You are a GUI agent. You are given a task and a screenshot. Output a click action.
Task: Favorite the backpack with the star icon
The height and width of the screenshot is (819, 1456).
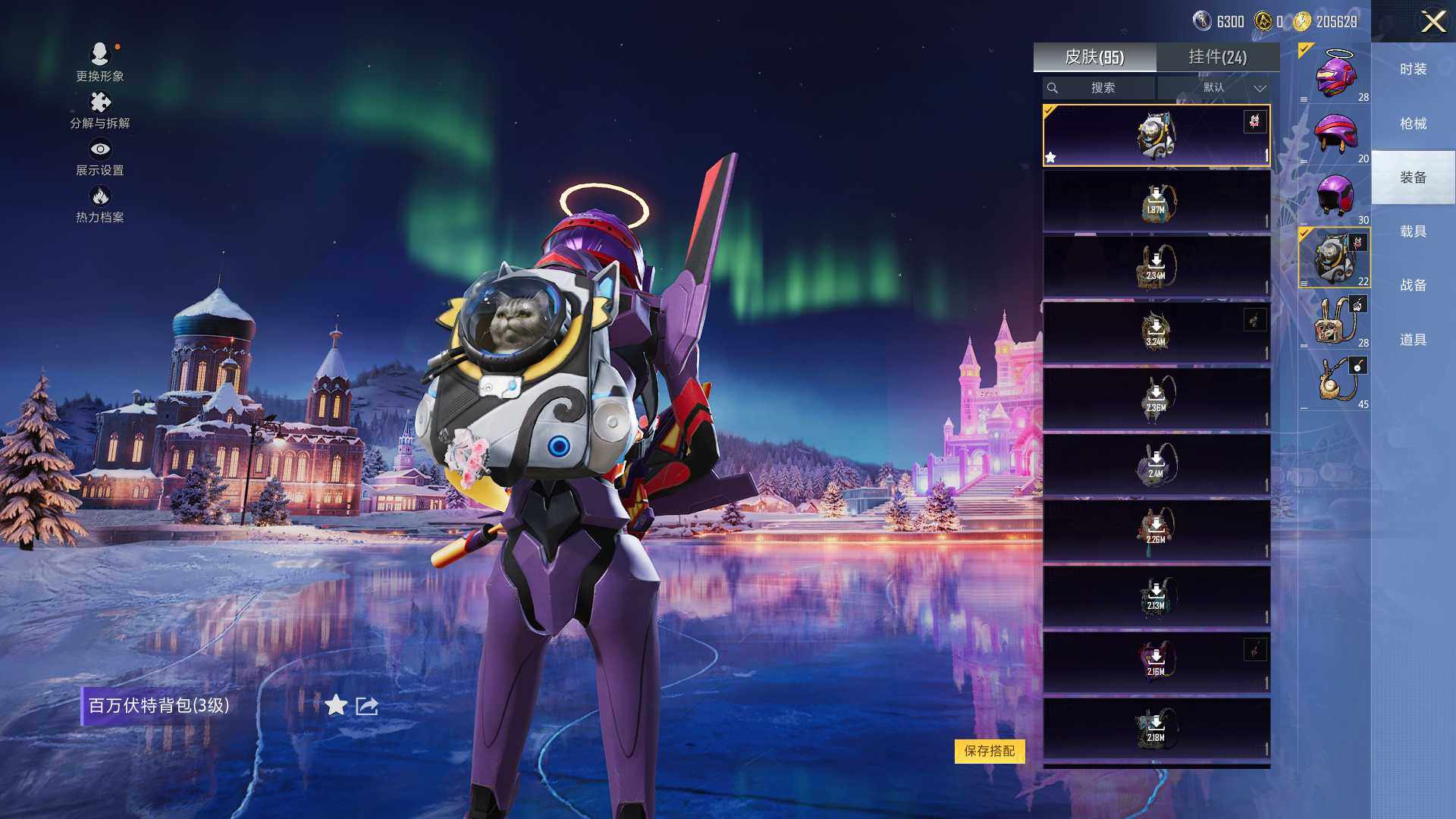coord(336,706)
